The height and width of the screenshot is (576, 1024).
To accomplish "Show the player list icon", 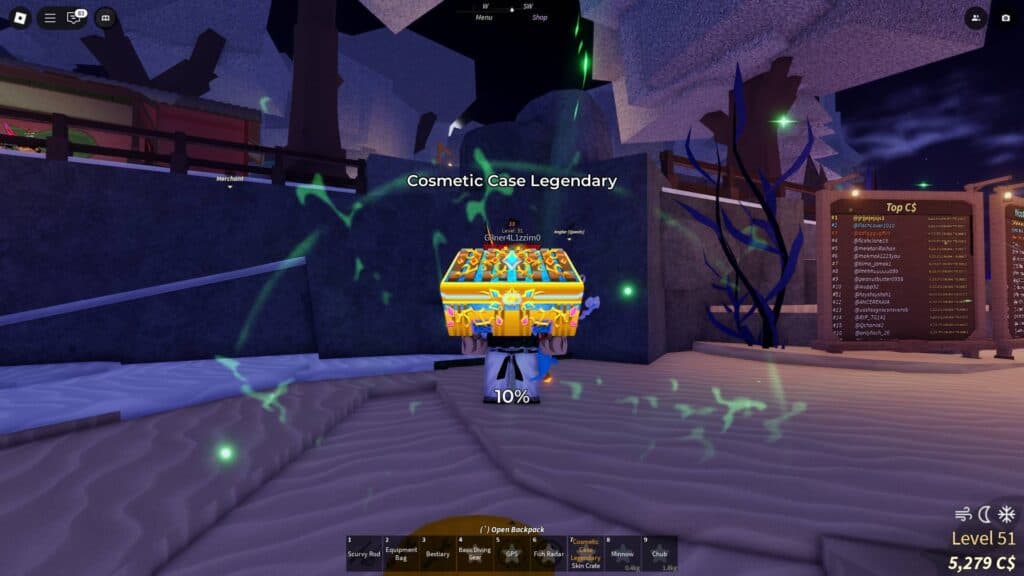I will point(976,17).
